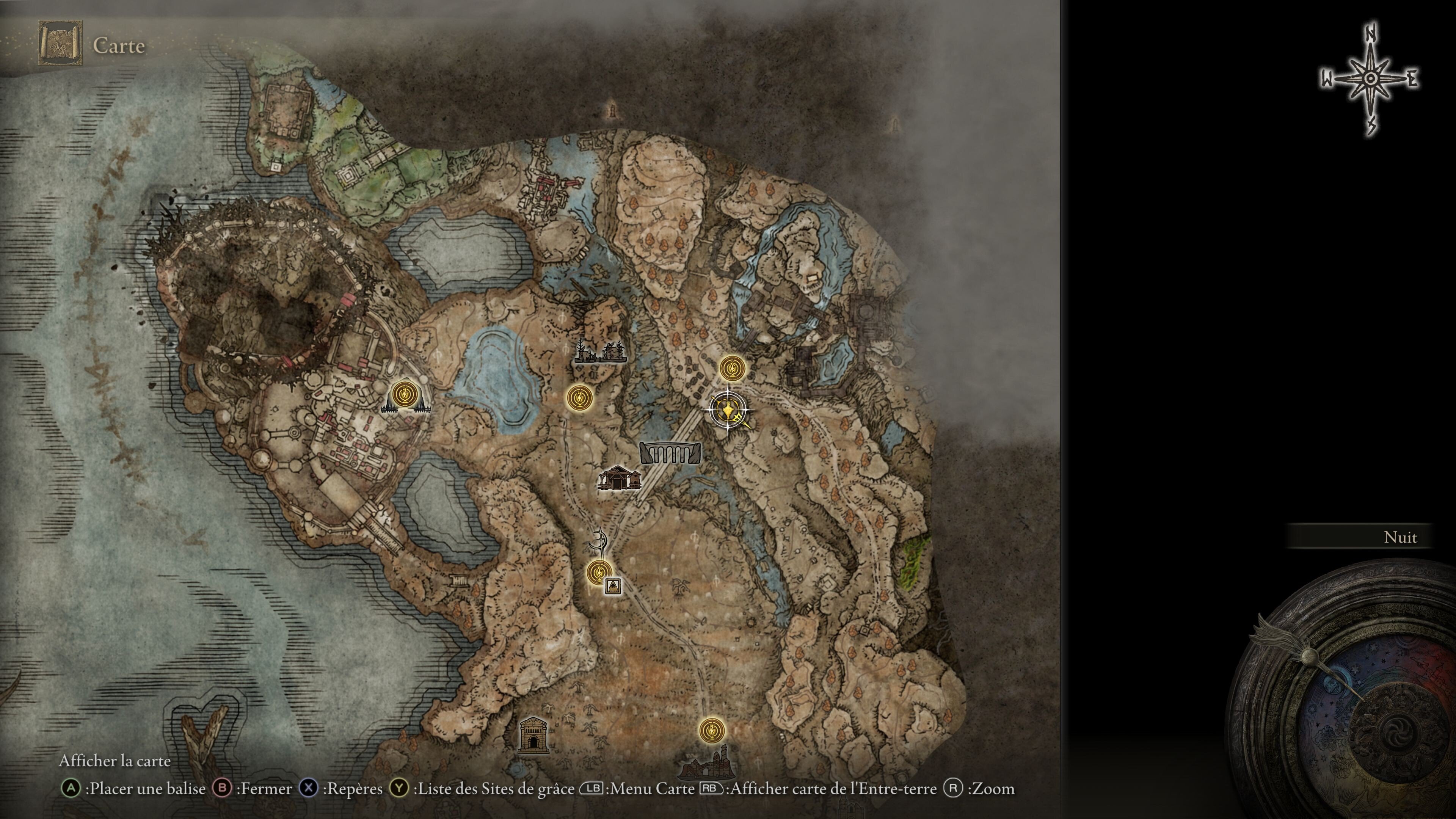The image size is (1456, 819).
Task: Click the arched stone bridge landmark icon
Action: tap(670, 453)
